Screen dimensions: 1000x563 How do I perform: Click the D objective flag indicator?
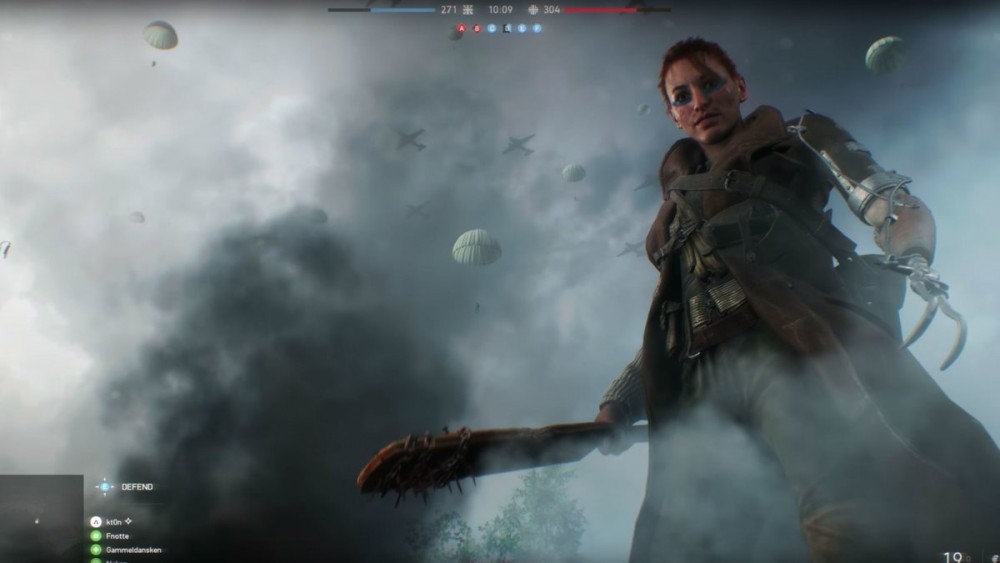(507, 29)
